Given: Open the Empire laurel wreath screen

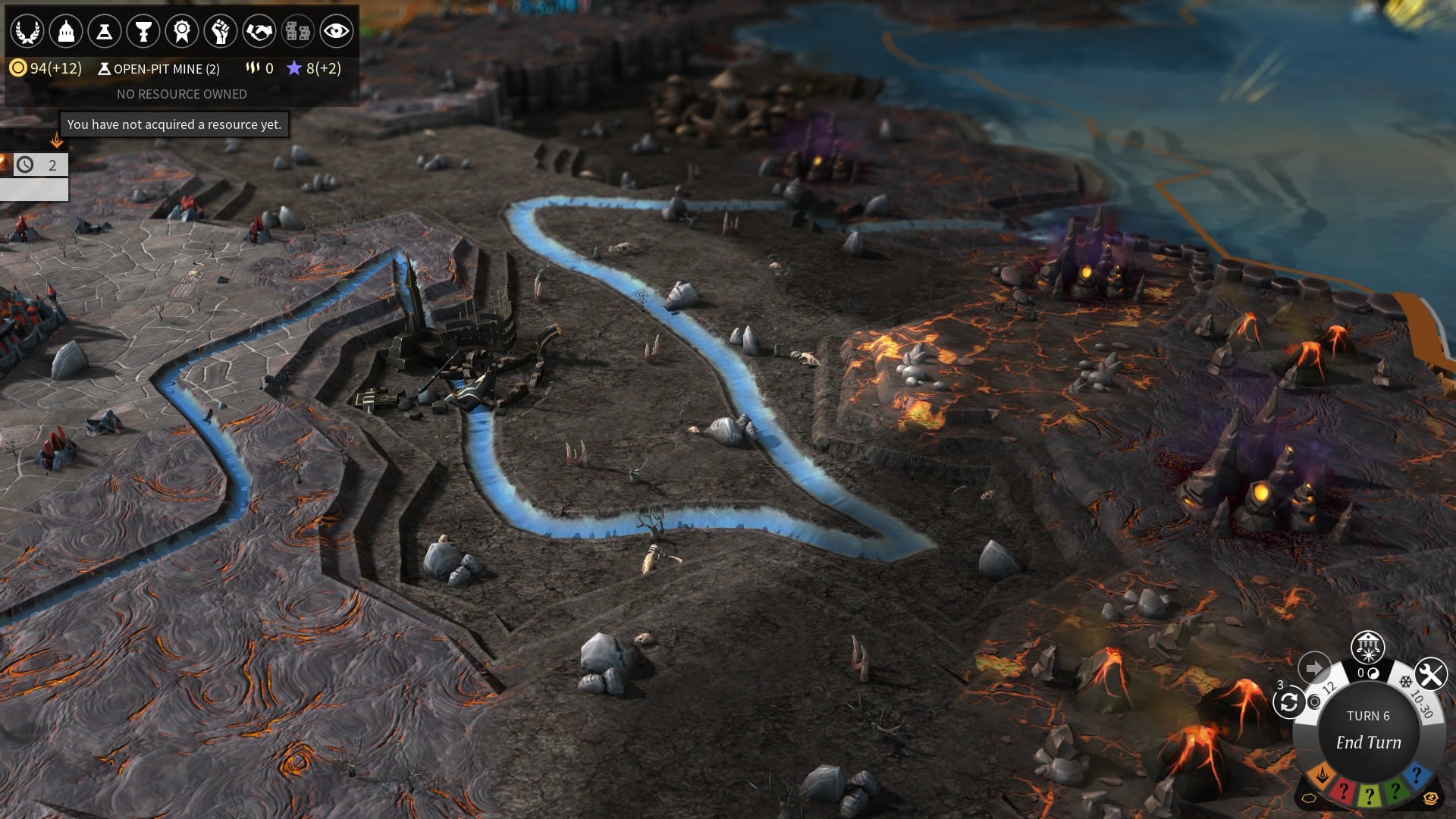Looking at the screenshot, I should (x=27, y=32).
